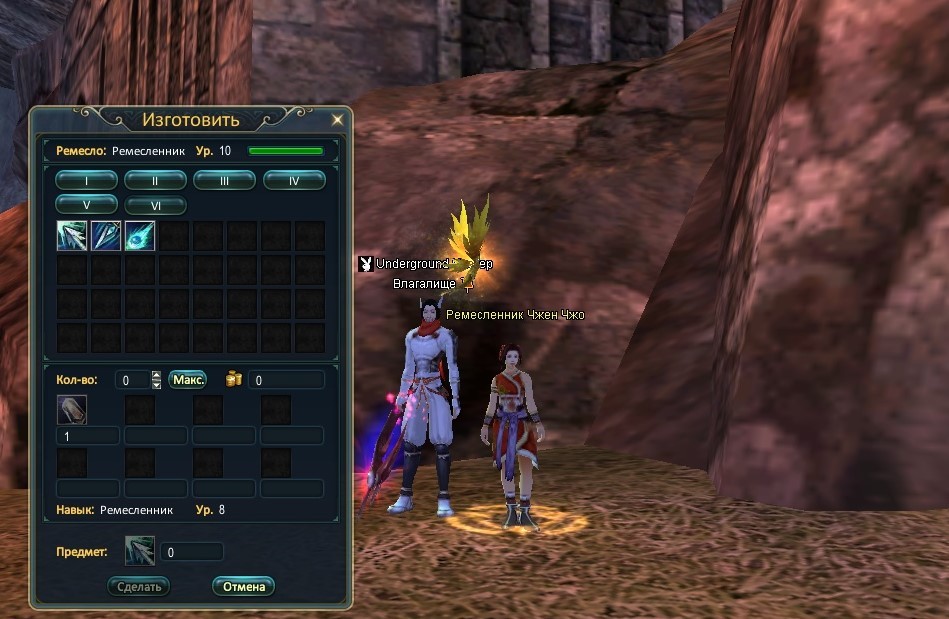Set maximum quantity with Макс. button
Image resolution: width=949 pixels, height=619 pixels.
click(x=187, y=380)
